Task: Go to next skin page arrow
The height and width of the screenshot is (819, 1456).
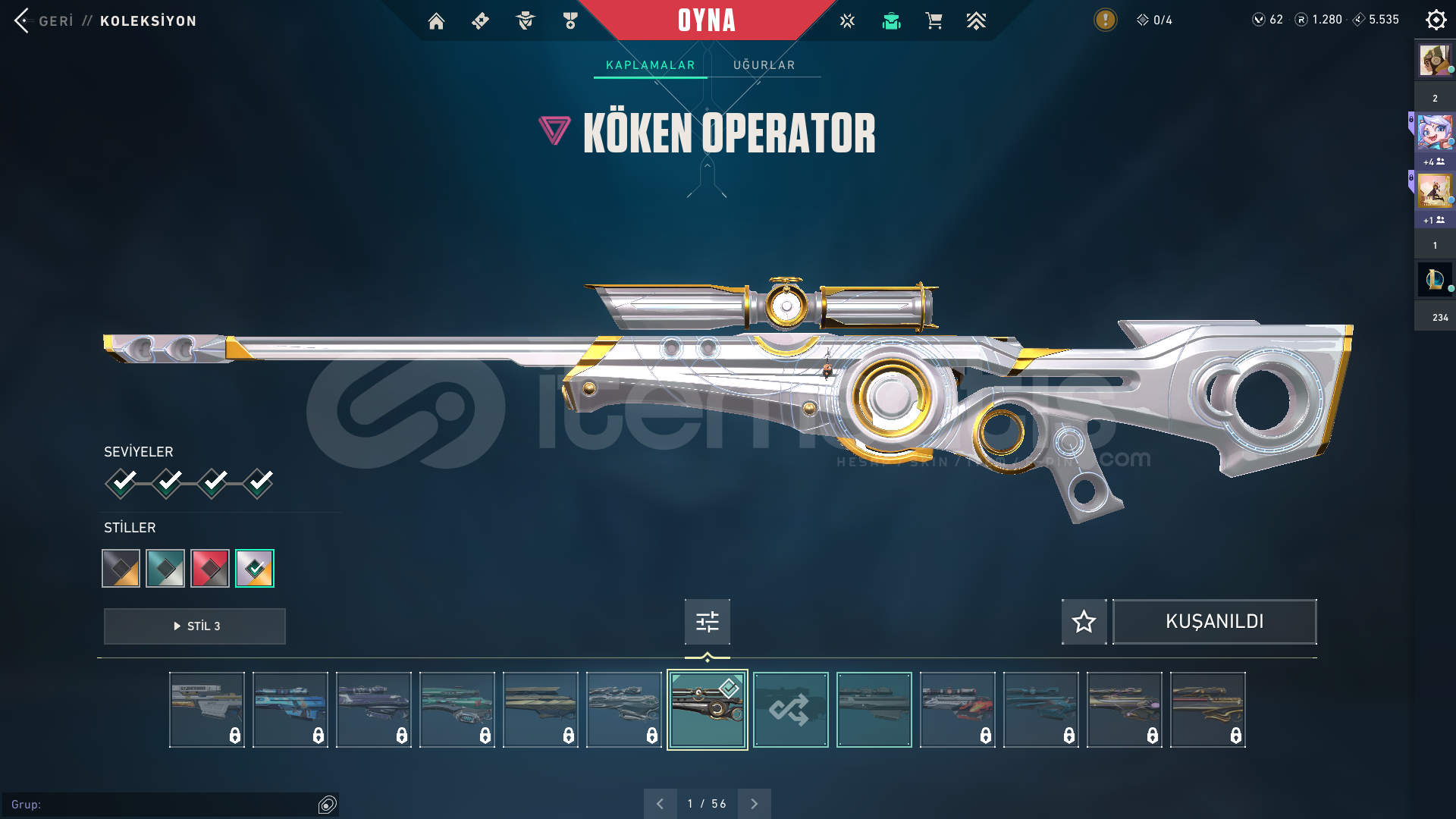Action: click(754, 804)
